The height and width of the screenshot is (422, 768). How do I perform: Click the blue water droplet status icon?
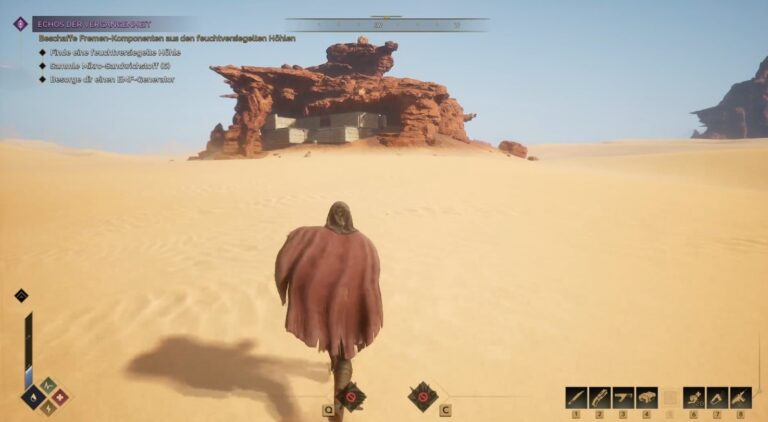33,396
